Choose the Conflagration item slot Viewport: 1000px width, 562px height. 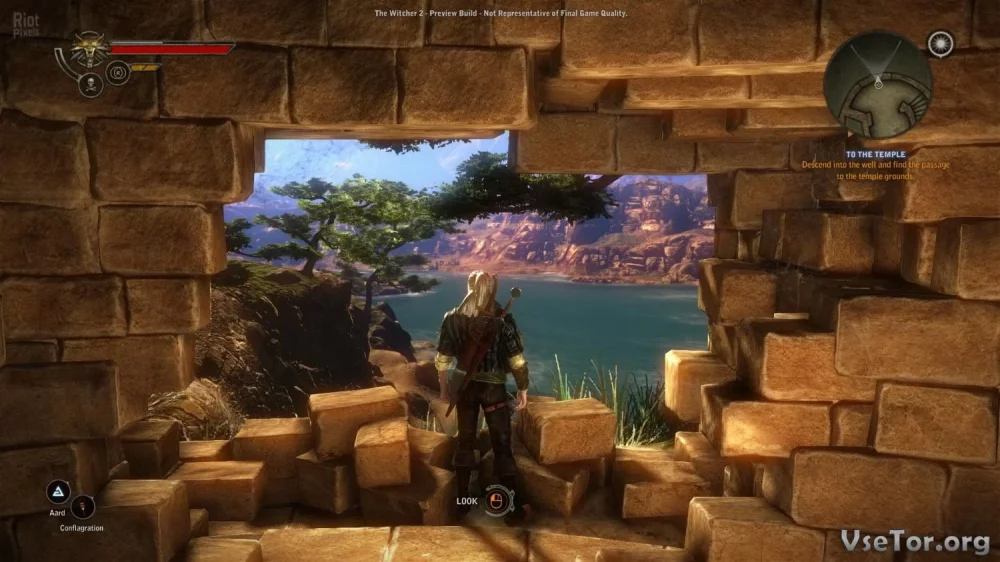coord(82,506)
